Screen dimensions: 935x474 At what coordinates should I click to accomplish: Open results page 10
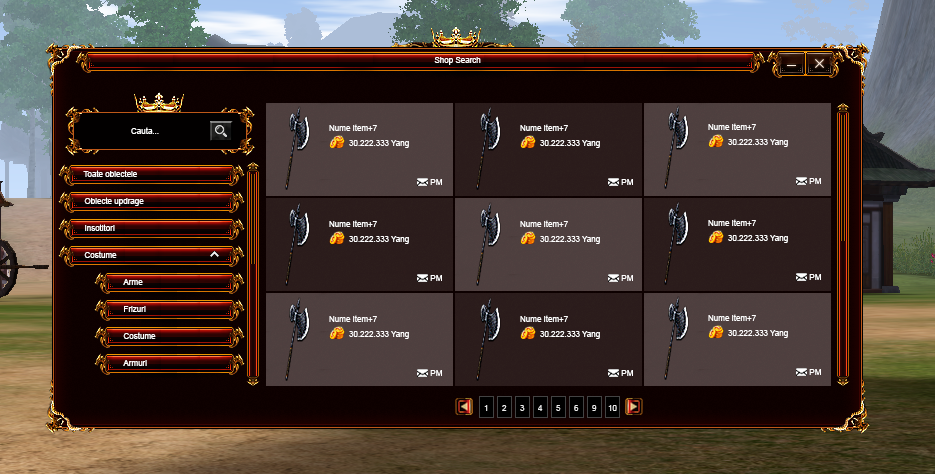click(612, 407)
